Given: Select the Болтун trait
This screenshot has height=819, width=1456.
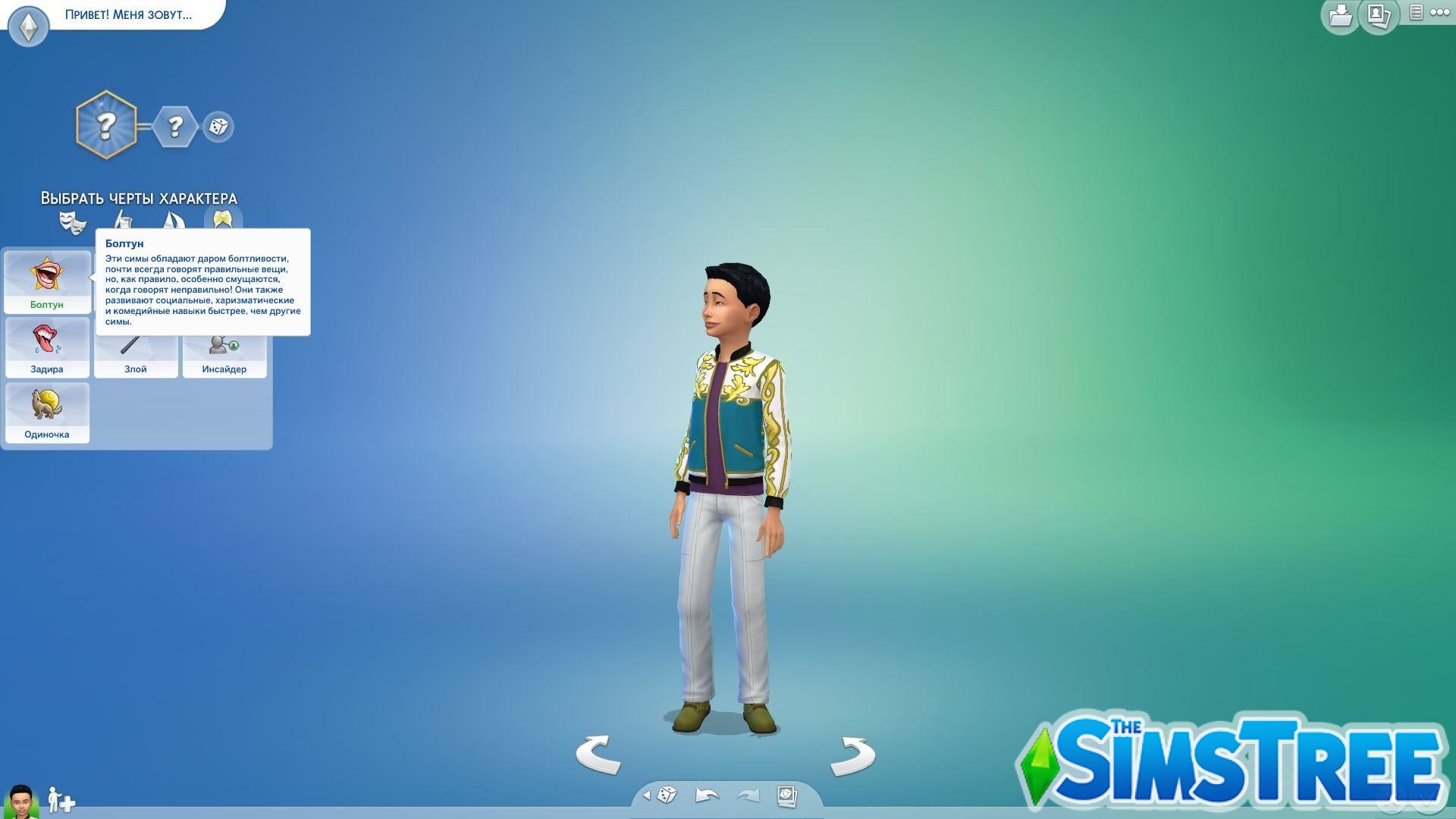Looking at the screenshot, I should tap(47, 282).
